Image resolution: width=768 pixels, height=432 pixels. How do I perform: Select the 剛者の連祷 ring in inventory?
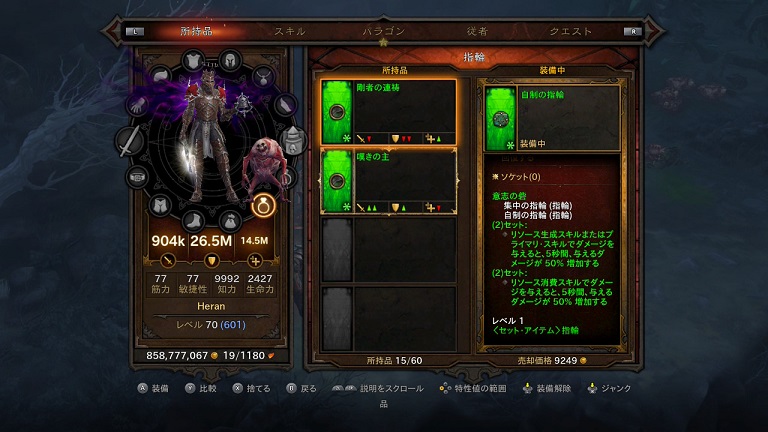coord(388,112)
